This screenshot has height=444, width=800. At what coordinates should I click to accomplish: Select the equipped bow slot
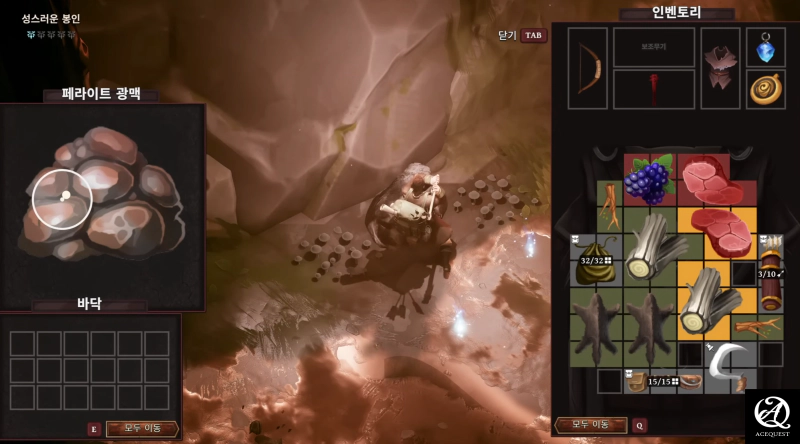click(x=588, y=68)
